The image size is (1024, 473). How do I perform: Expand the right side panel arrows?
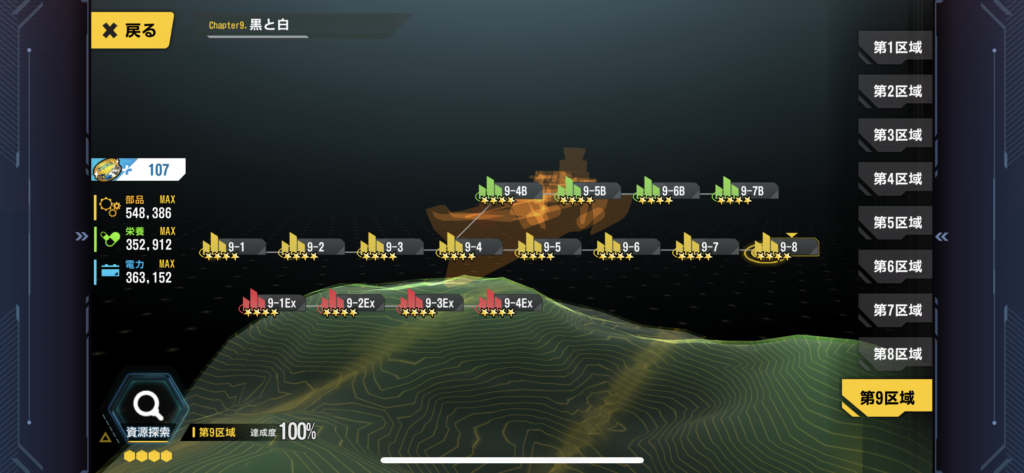tap(941, 237)
